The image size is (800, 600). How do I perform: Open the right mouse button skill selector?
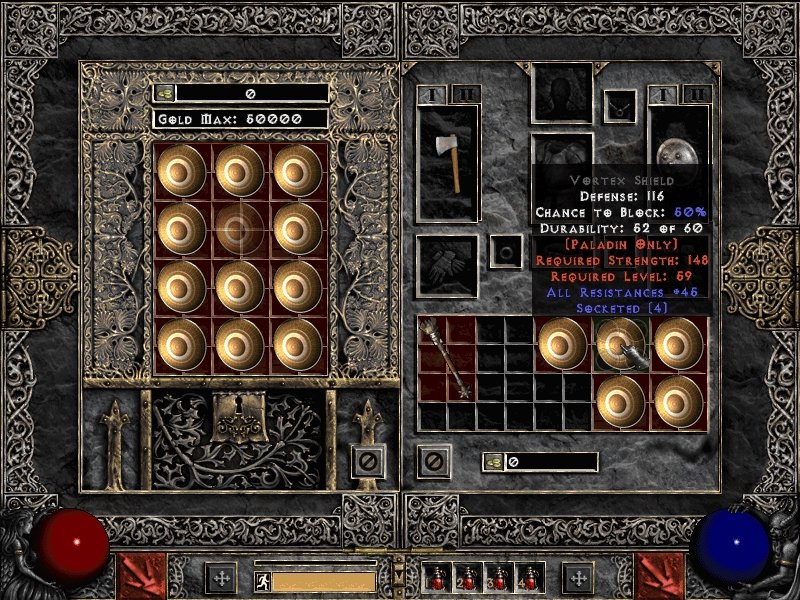pos(660,577)
